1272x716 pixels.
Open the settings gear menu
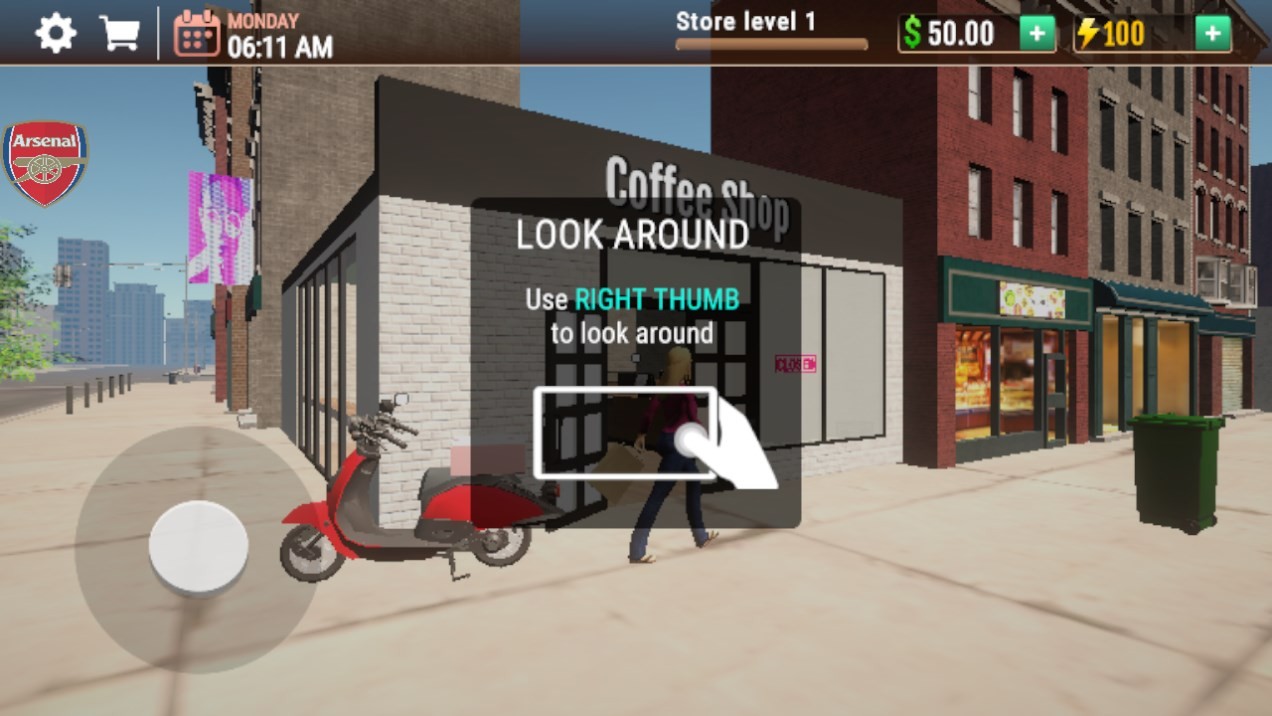[55, 34]
